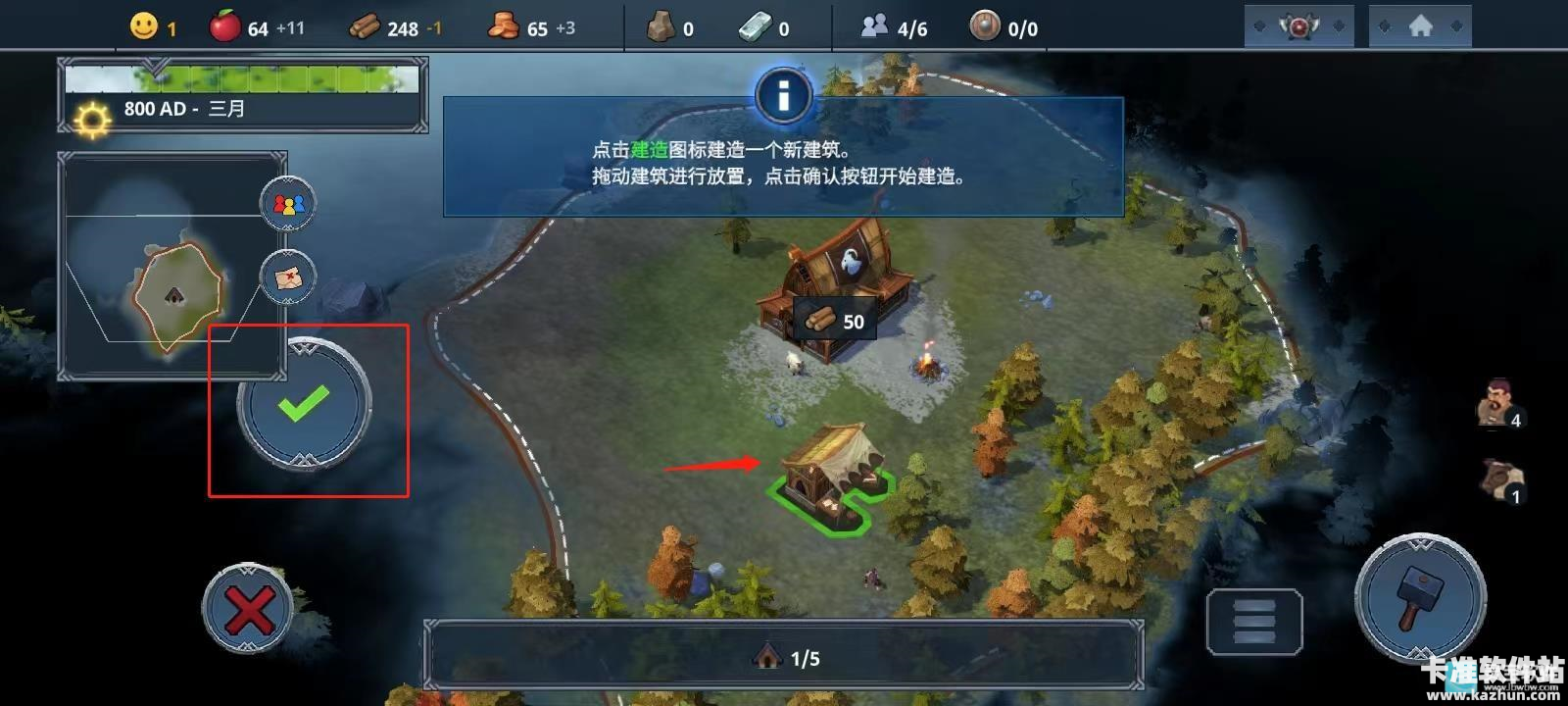Toggle the happiness smiley display

click(142, 26)
